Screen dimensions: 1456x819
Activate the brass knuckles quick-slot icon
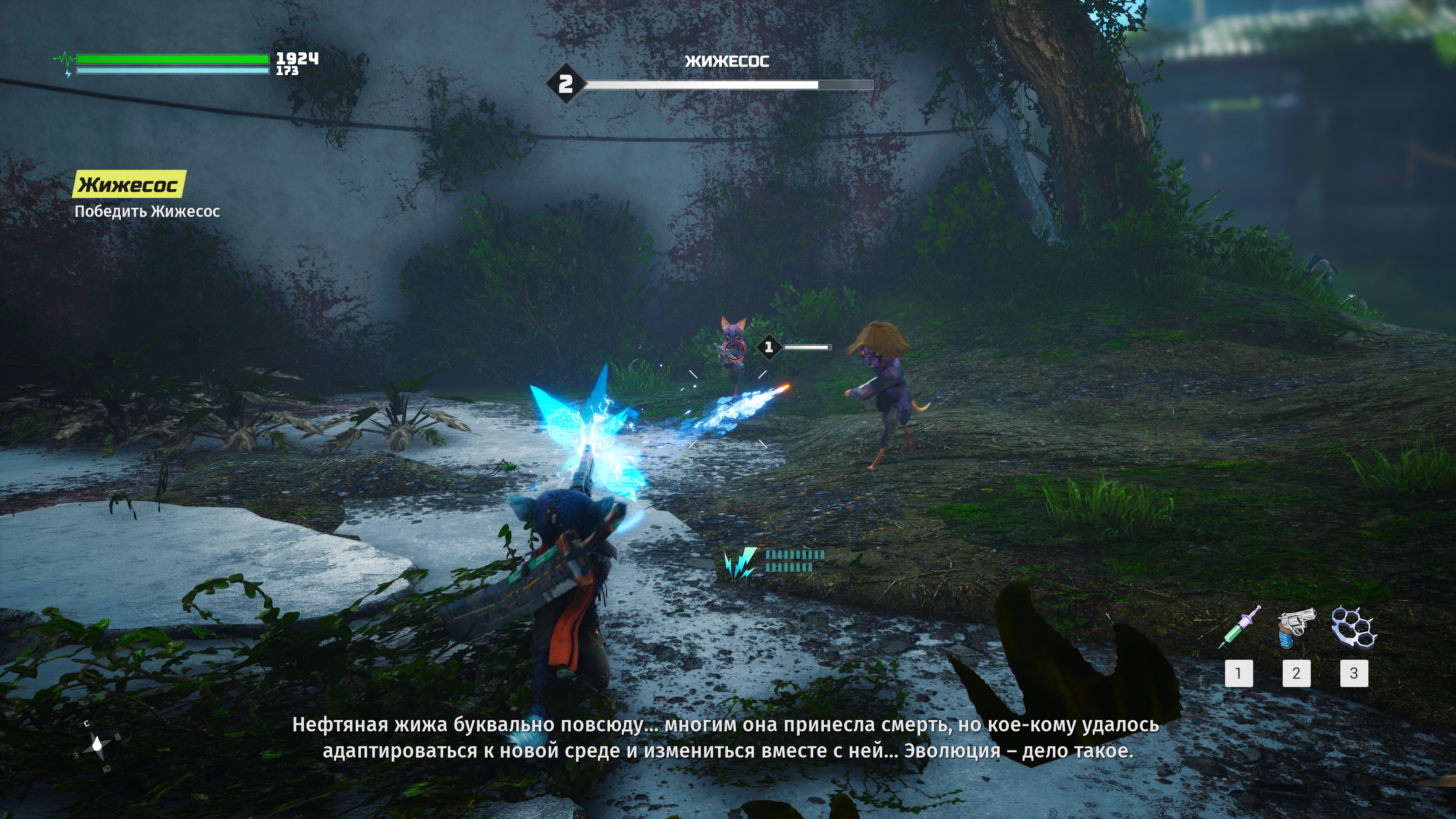(1354, 627)
